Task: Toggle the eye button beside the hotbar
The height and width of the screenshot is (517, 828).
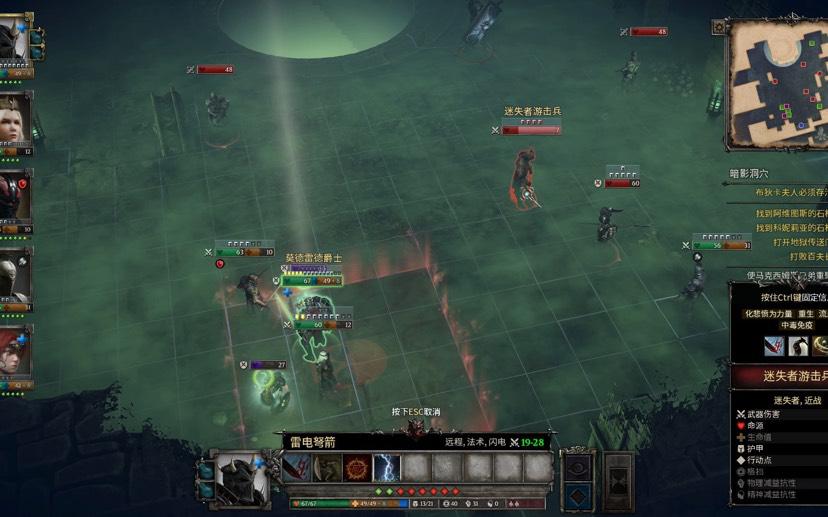Action: click(575, 468)
